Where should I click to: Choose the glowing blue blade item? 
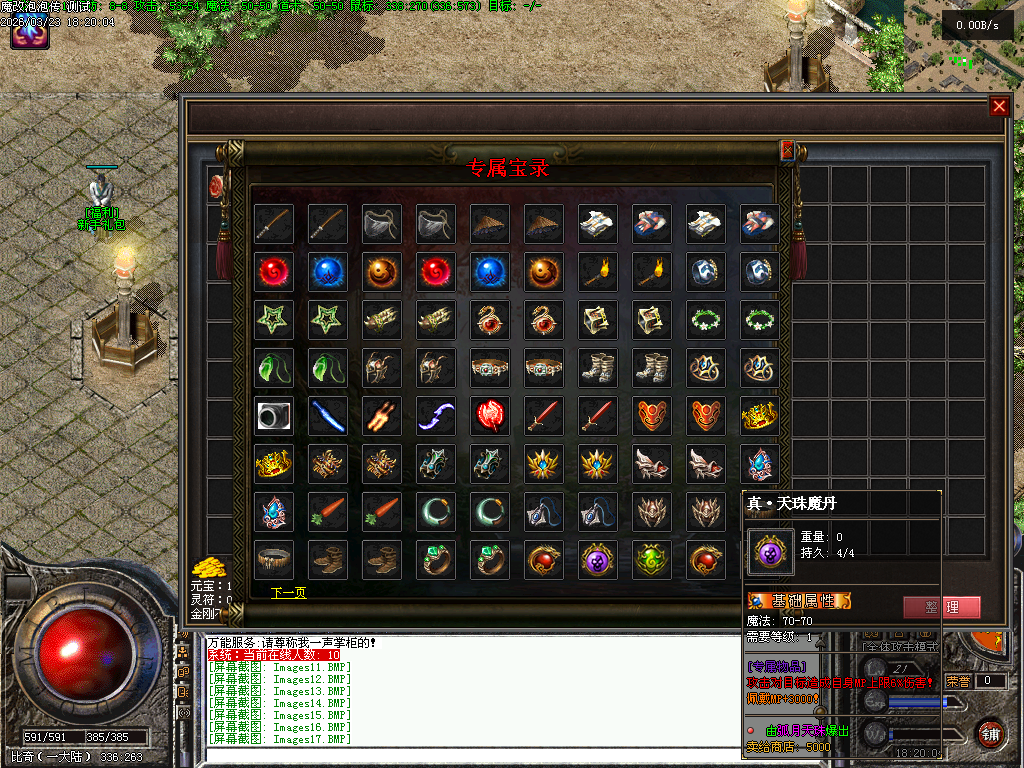pos(328,416)
